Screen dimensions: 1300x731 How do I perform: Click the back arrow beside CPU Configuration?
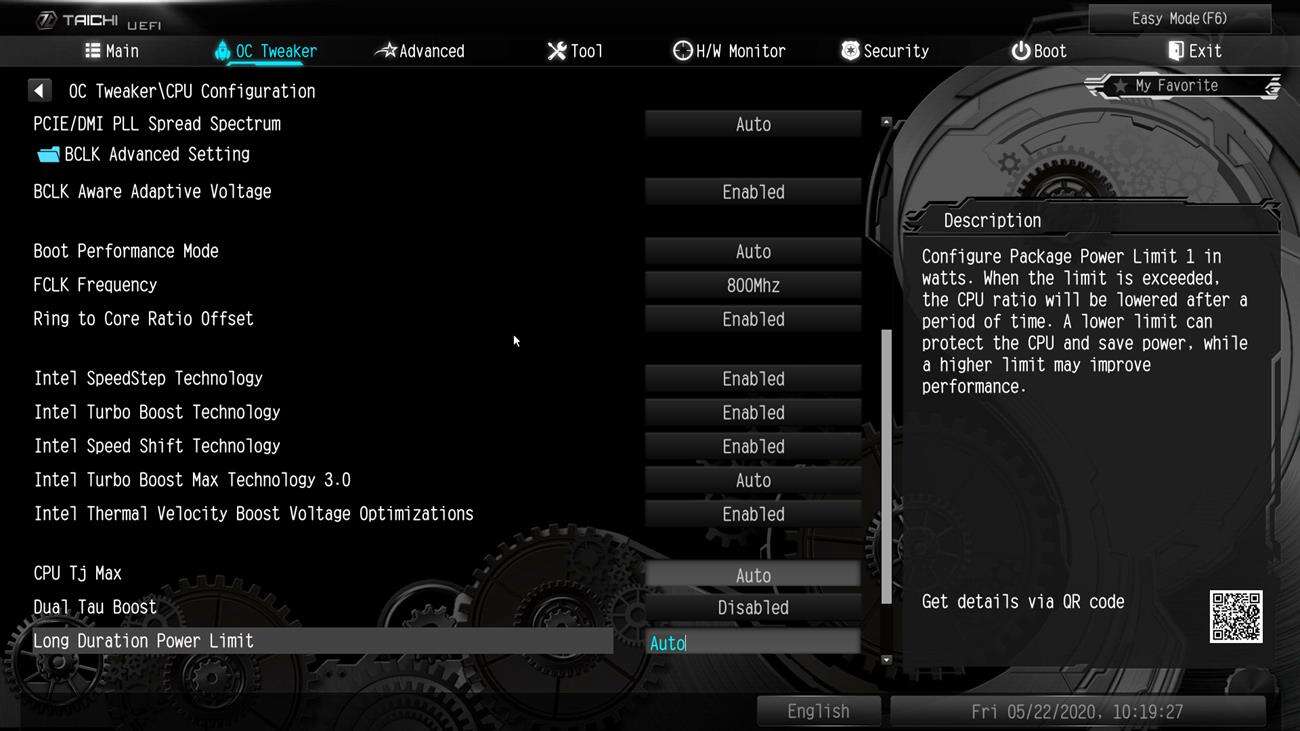pyautogui.click(x=39, y=91)
